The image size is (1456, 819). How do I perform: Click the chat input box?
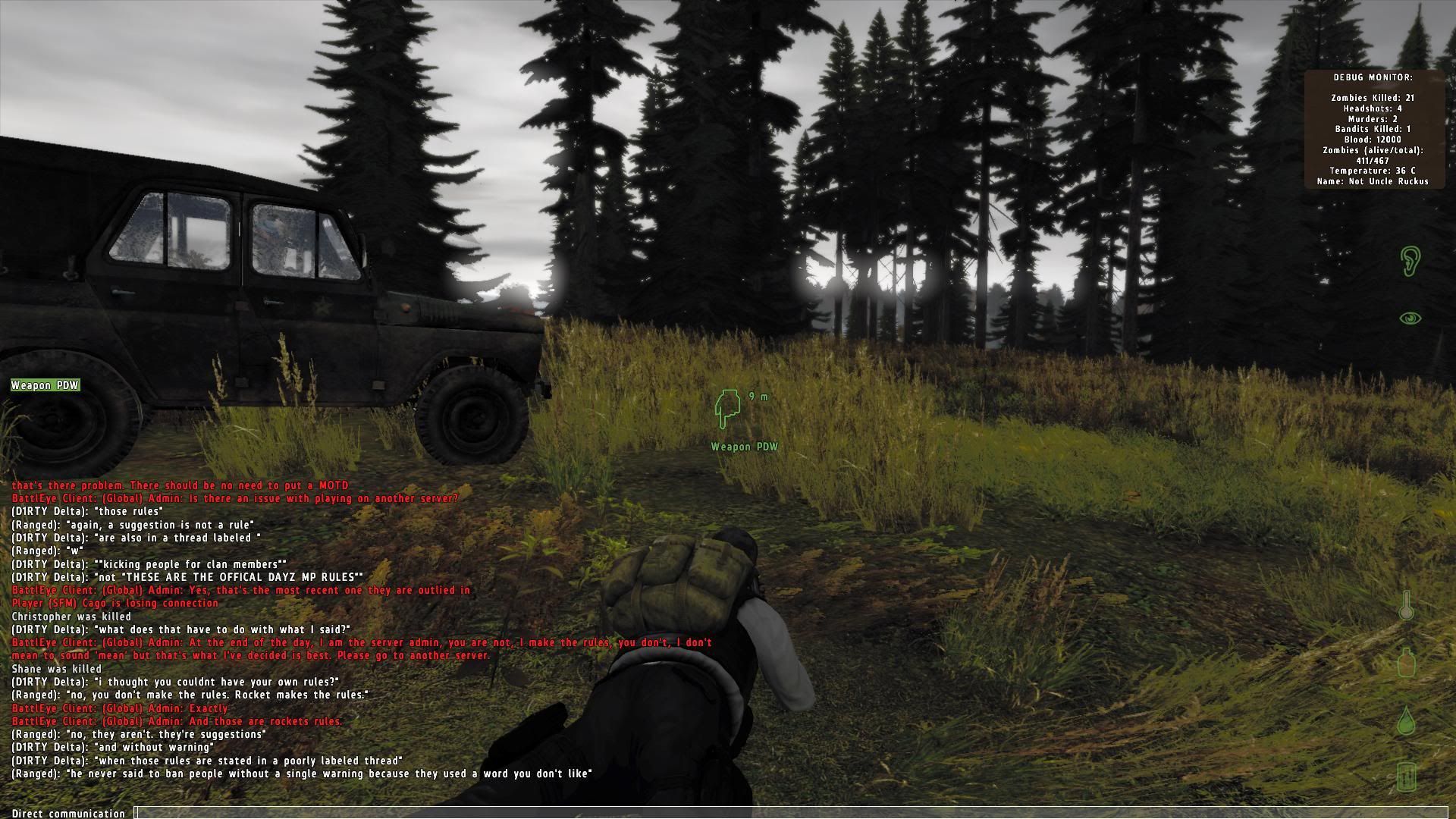(789, 813)
